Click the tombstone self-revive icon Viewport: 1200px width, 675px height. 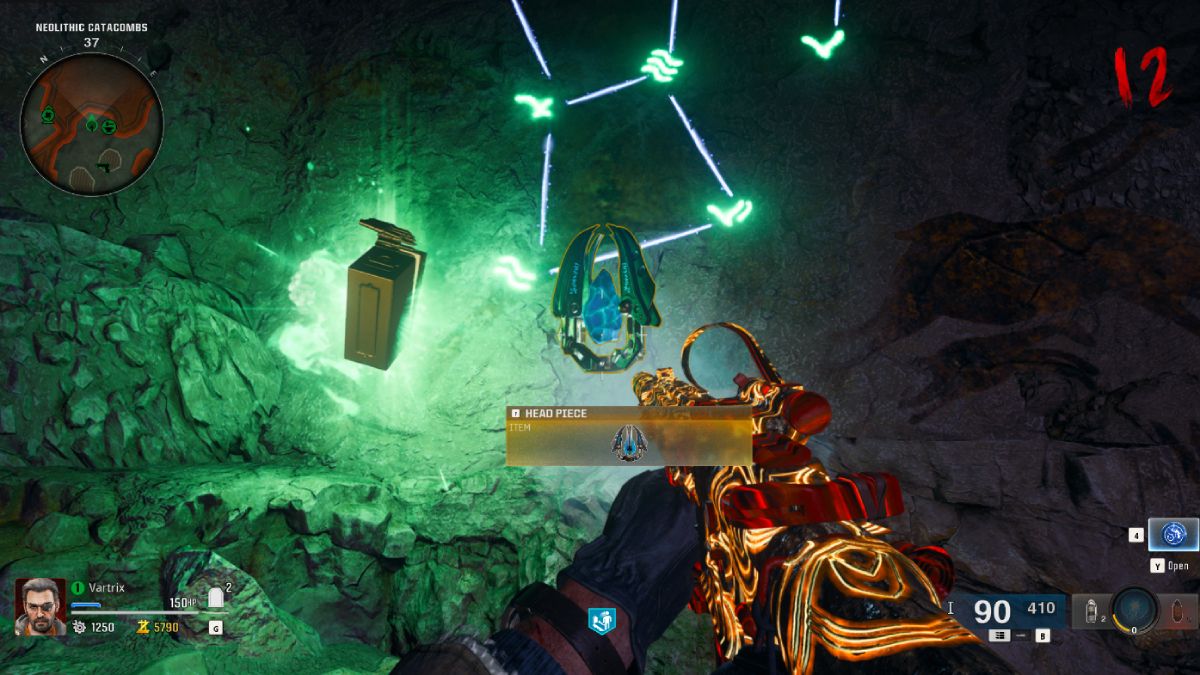point(215,599)
